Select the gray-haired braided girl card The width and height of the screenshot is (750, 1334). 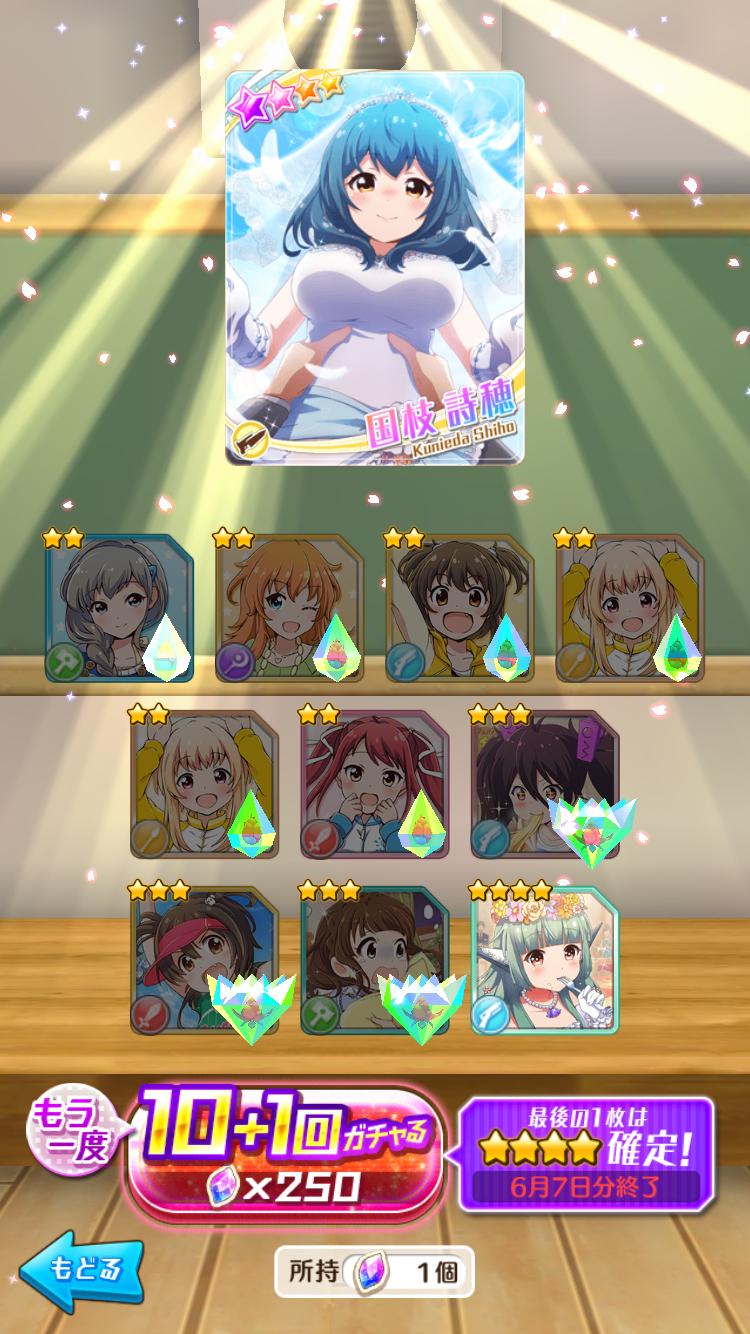pyautogui.click(x=118, y=608)
